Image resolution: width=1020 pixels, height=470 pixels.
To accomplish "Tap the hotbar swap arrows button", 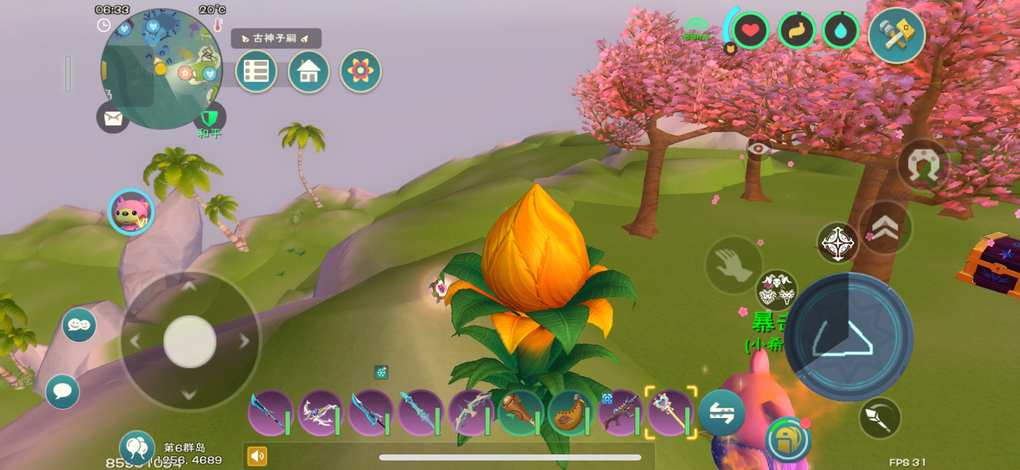I will pos(721,411).
